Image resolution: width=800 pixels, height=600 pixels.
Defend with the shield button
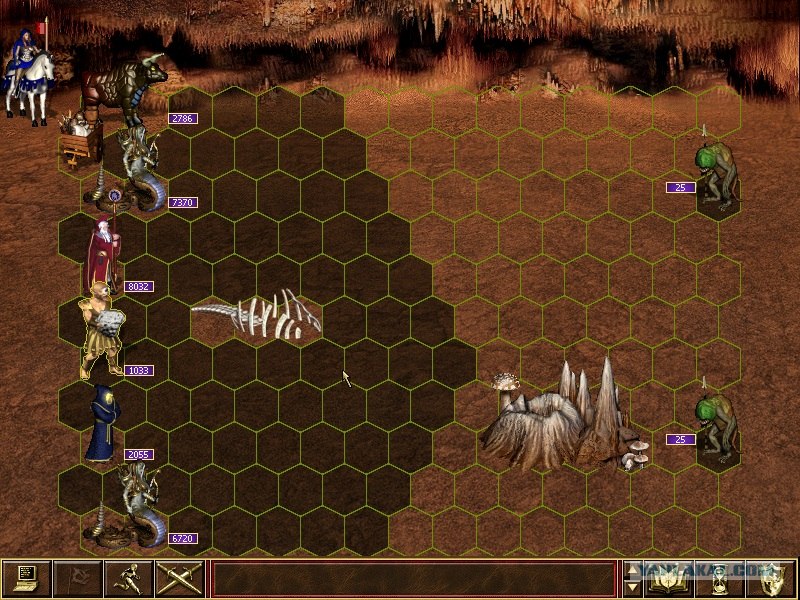click(768, 578)
